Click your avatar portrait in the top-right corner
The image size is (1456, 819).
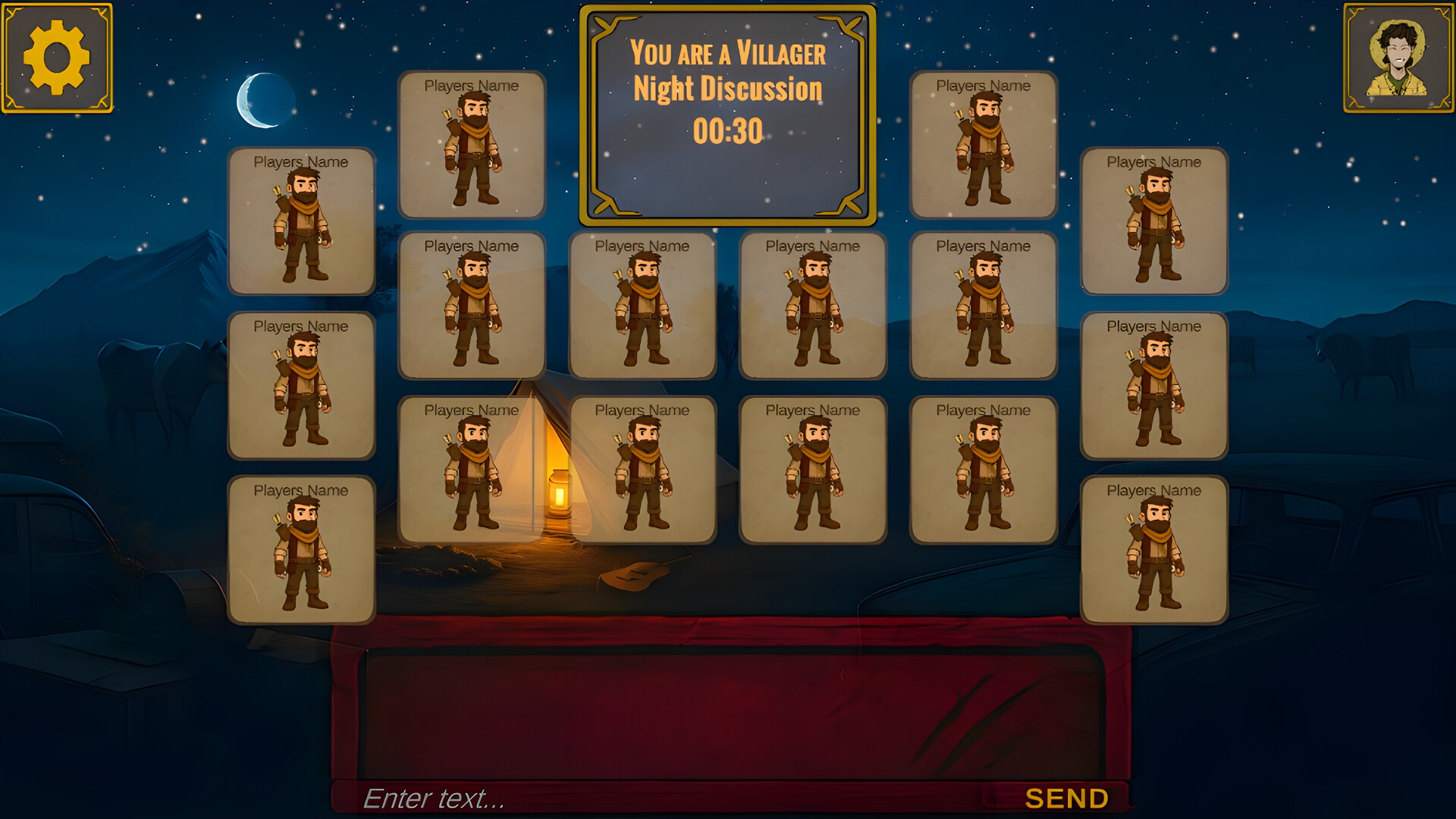[1398, 57]
